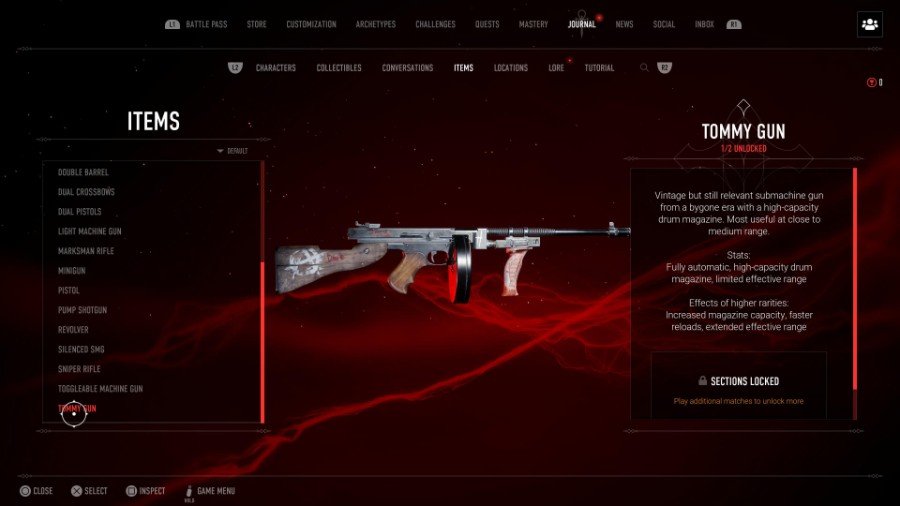Open the Default sort dropdown

point(233,151)
